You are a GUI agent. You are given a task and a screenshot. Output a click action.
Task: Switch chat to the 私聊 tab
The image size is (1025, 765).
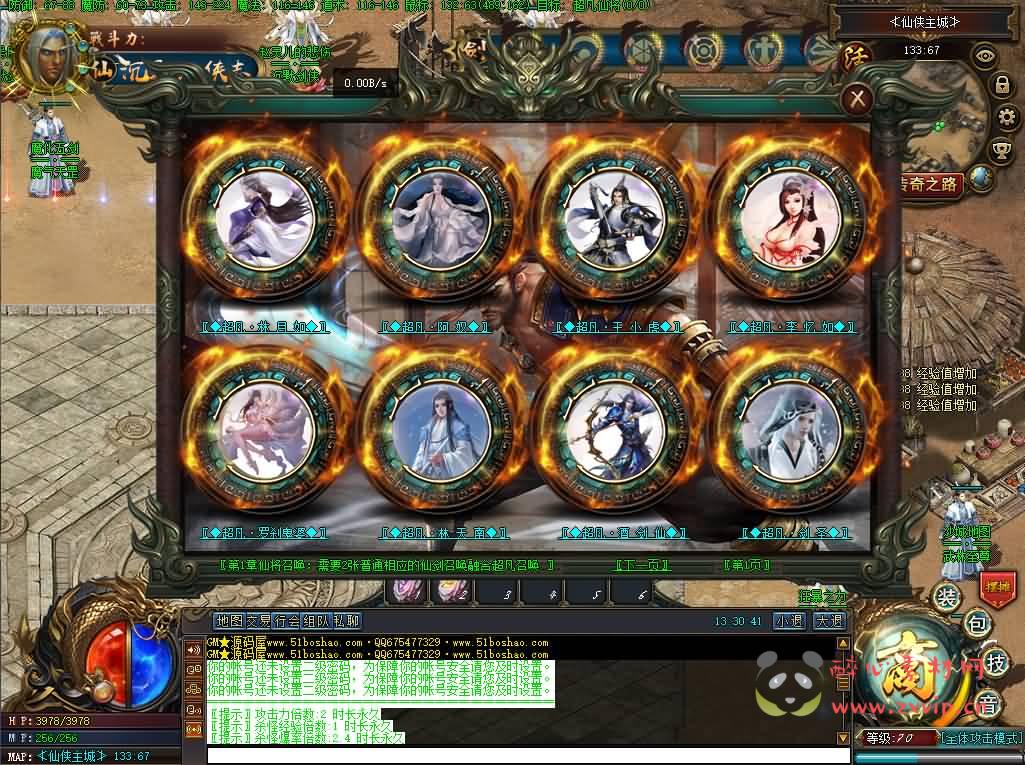(347, 621)
